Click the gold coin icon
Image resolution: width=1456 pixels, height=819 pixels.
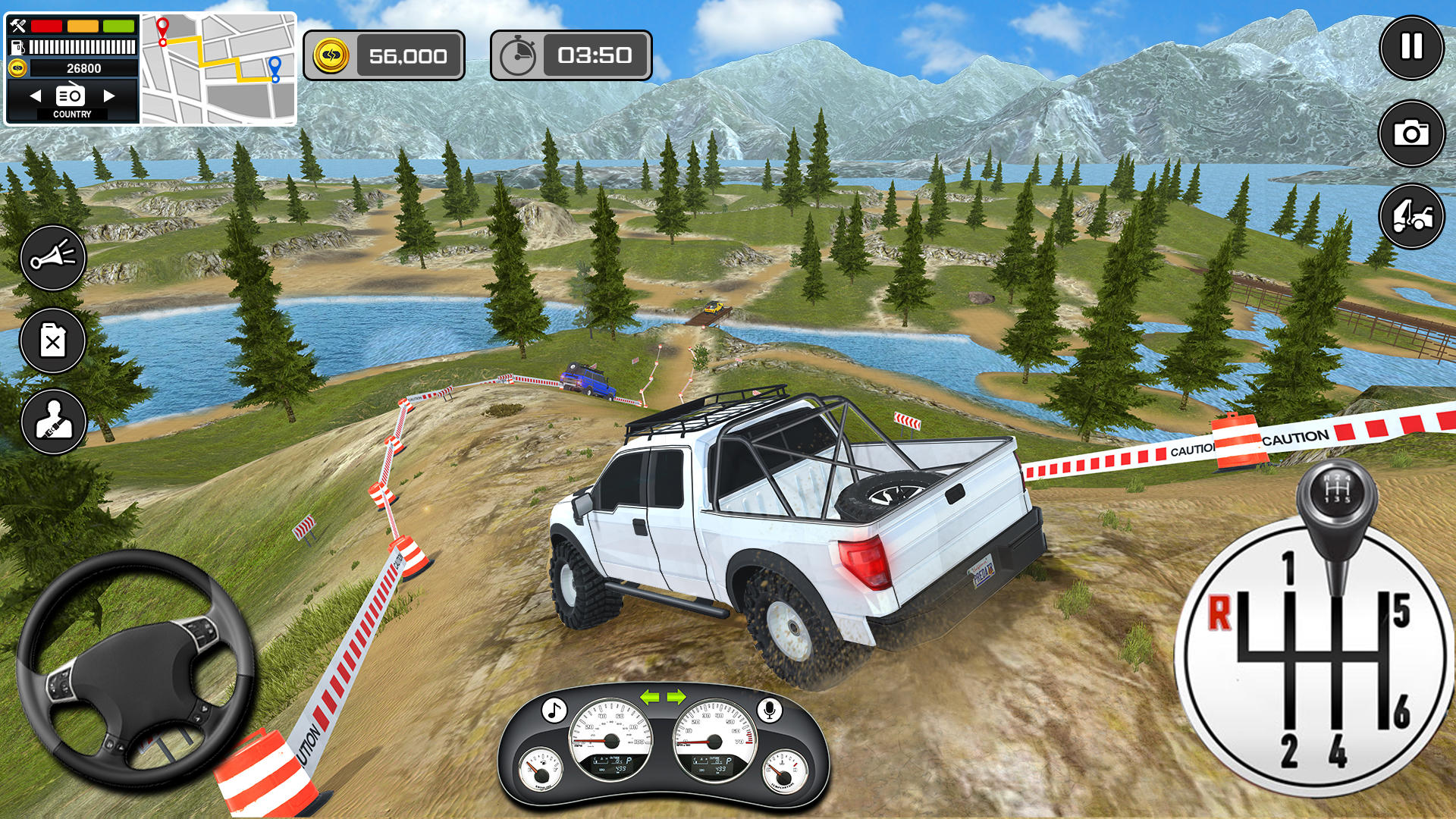coord(331,55)
